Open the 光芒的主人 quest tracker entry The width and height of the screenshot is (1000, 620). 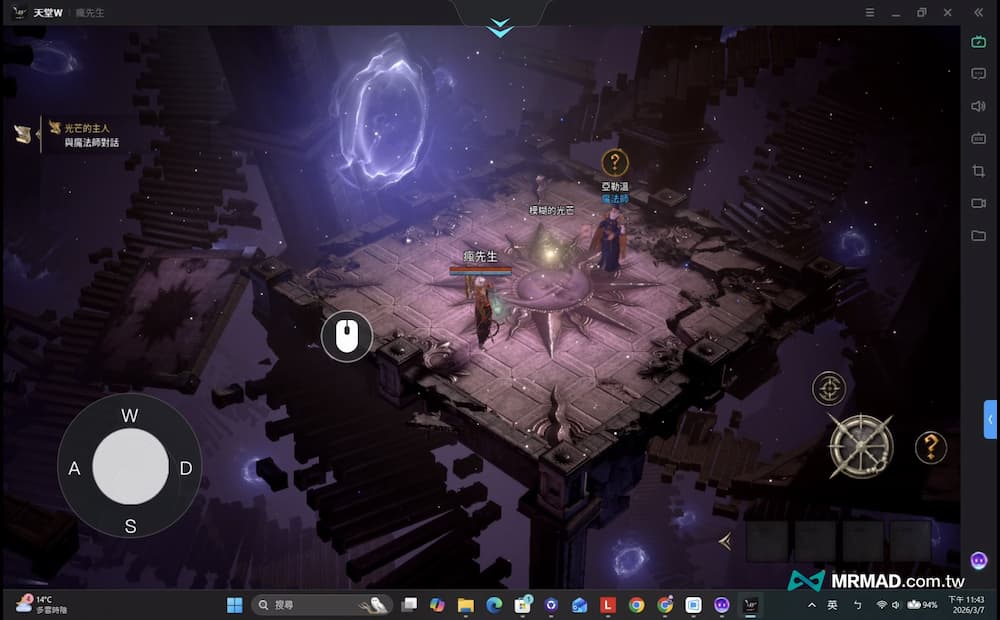pos(86,128)
